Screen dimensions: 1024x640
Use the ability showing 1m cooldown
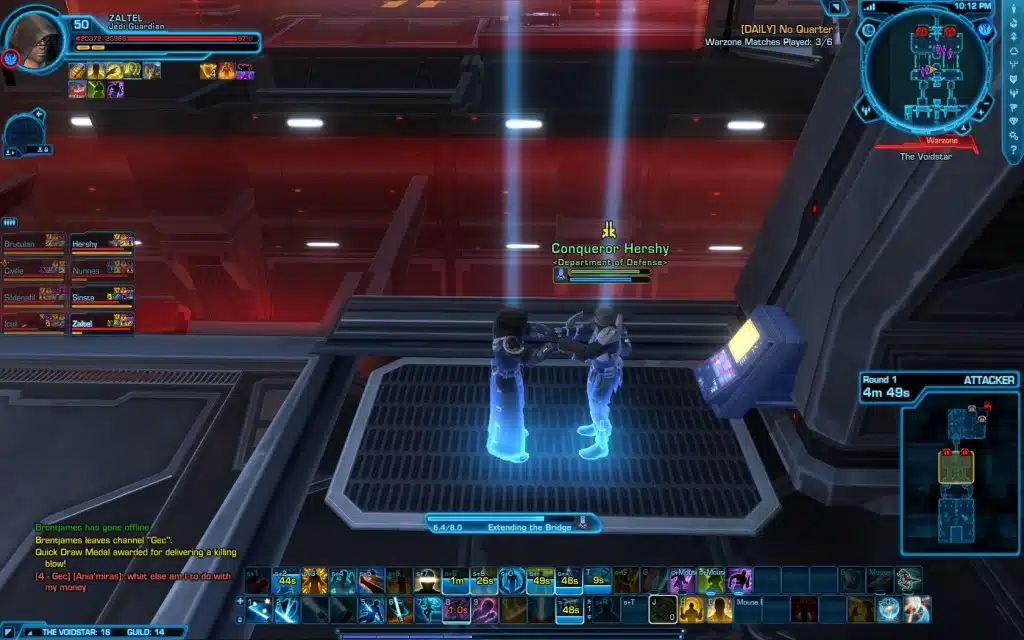click(456, 581)
